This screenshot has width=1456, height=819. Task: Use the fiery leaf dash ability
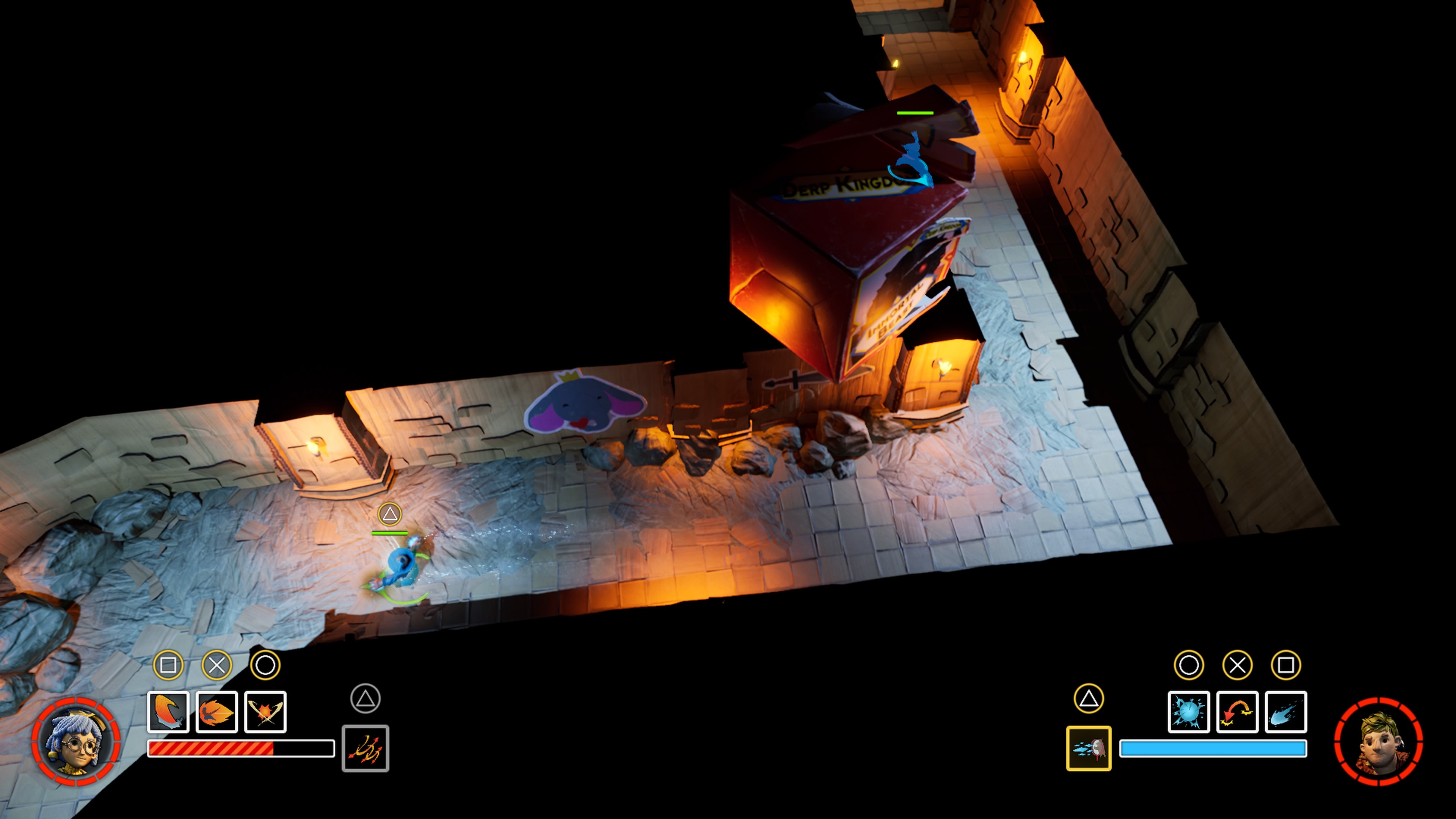[217, 712]
